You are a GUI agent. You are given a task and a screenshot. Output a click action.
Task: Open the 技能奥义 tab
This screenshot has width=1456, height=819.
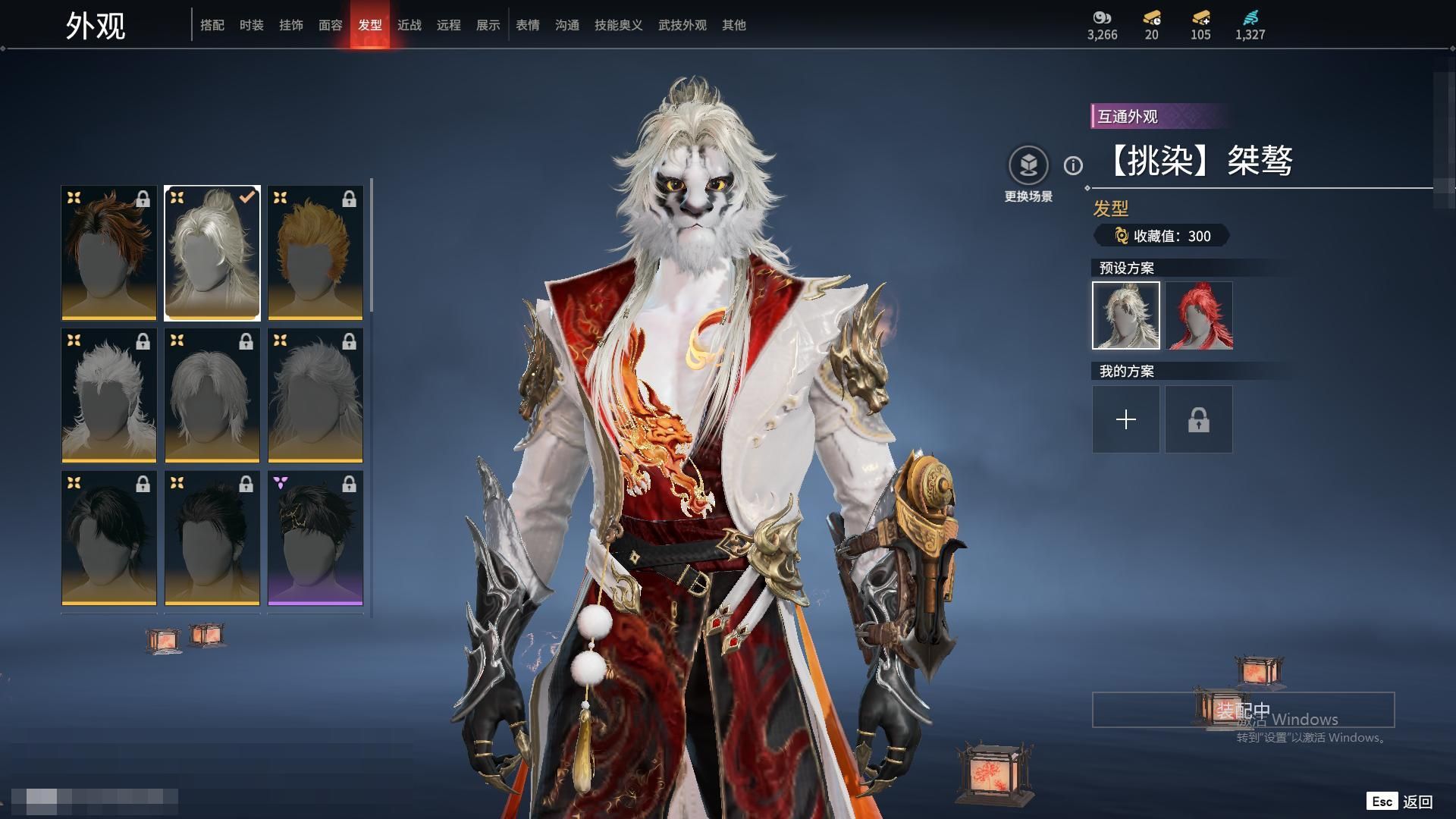[x=619, y=25]
